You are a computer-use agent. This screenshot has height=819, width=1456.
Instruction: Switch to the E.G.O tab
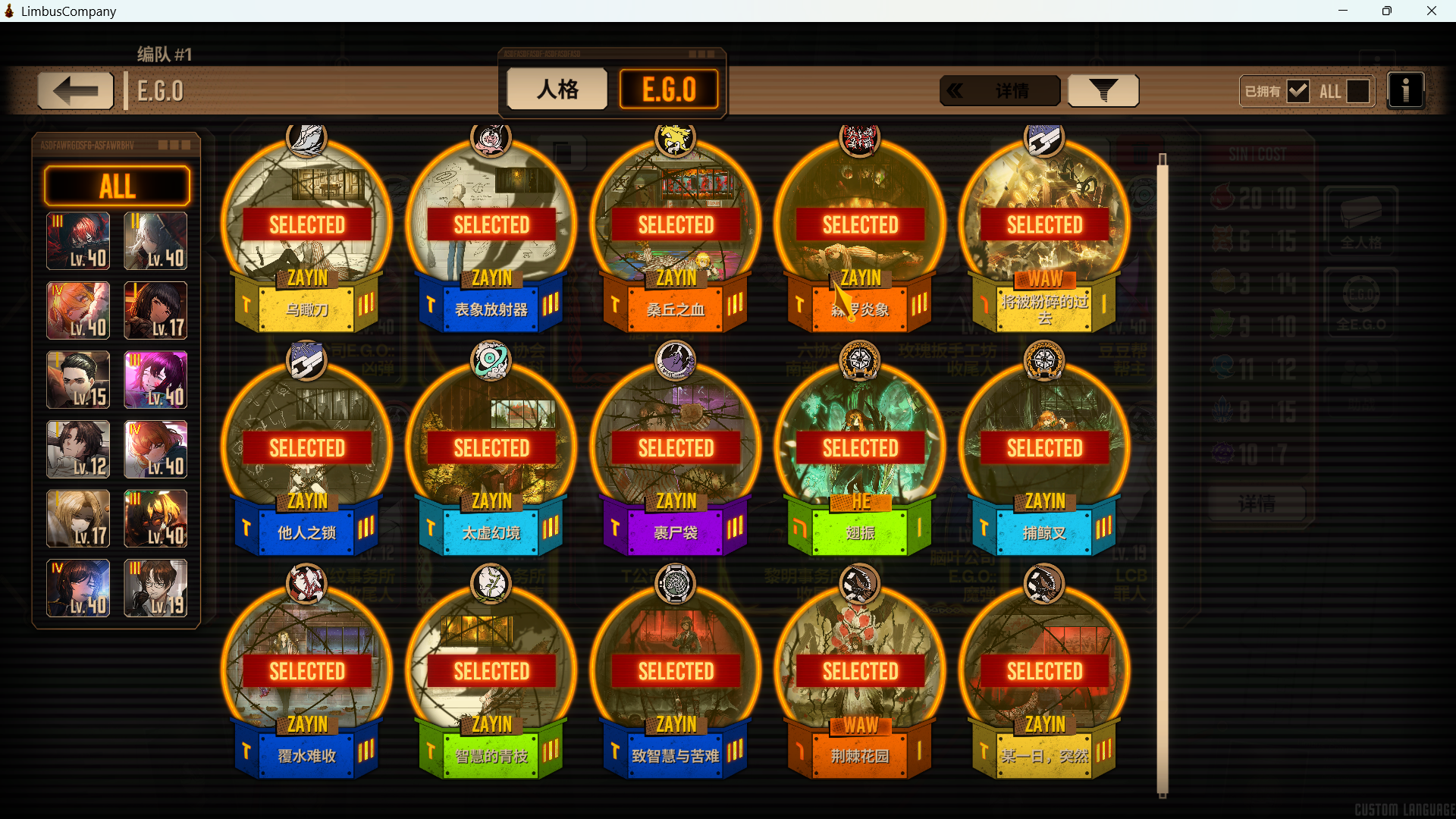pyautogui.click(x=668, y=89)
